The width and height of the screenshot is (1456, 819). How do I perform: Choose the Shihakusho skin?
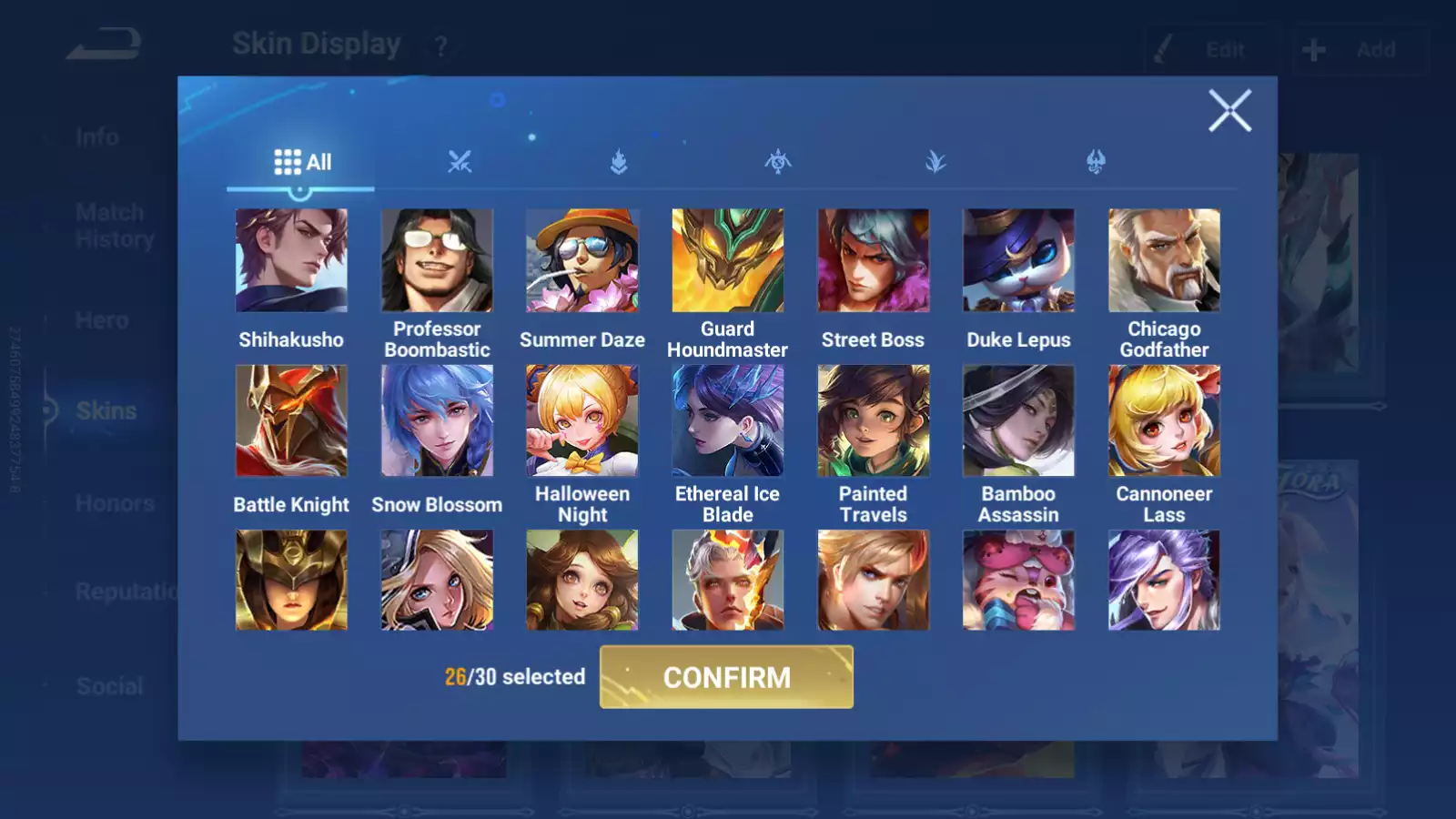pos(291,260)
